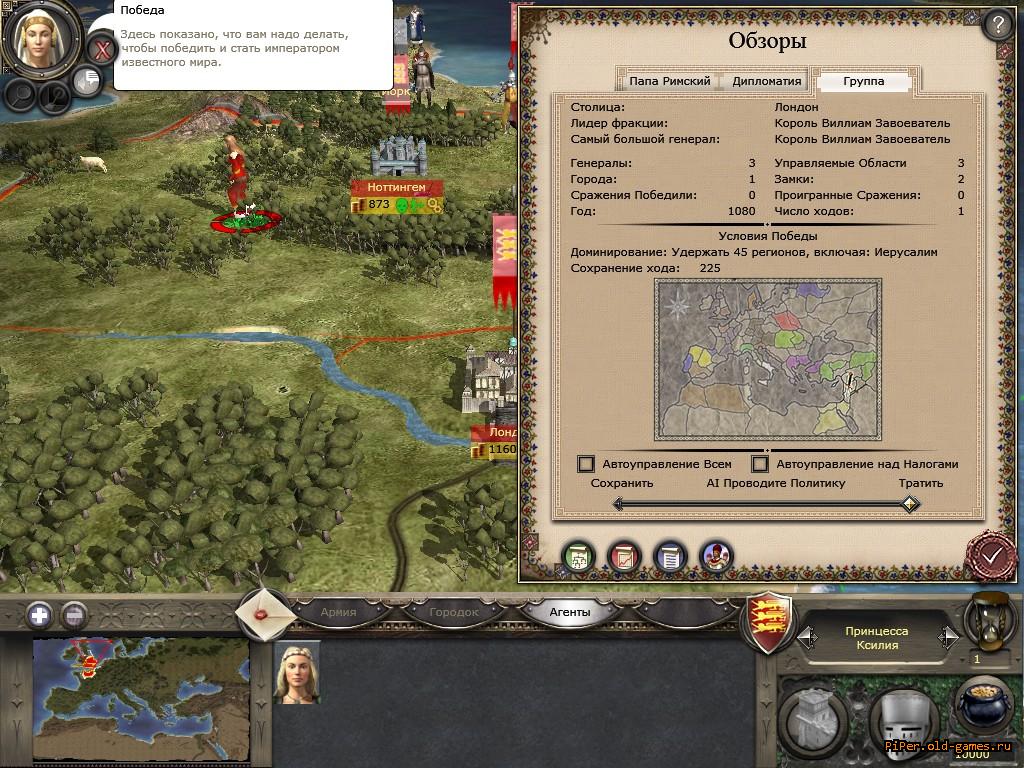The width and height of the screenshot is (1024, 768).
Task: Toggle the Автоуправление Всем checkbox
Action: pos(586,464)
